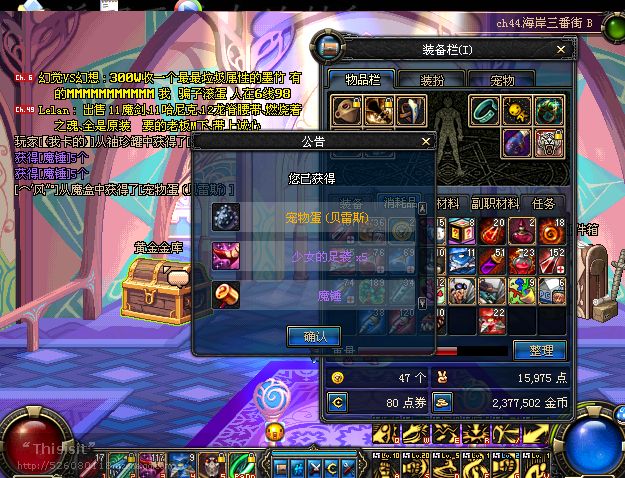The width and height of the screenshot is (625, 478).
Task: Switch to the 物品栏 tab
Action: pyautogui.click(x=359, y=79)
